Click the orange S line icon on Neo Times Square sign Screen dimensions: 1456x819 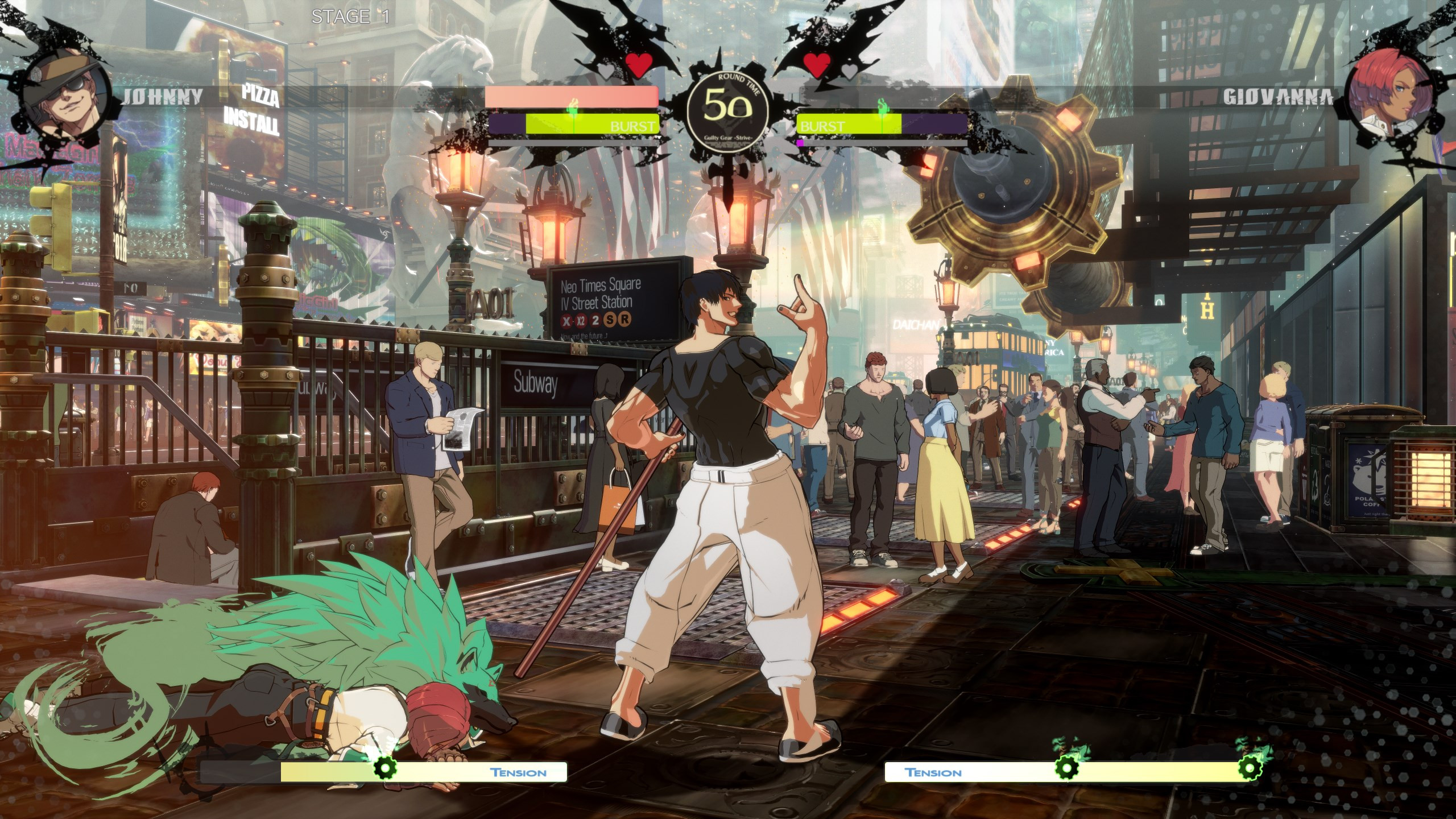tap(610, 320)
